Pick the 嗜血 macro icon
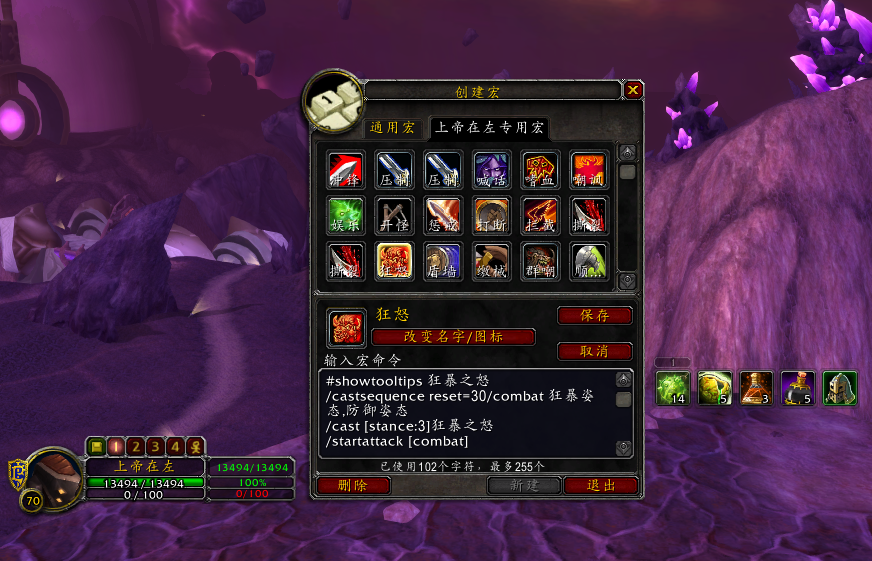The image size is (872, 561). (x=541, y=170)
